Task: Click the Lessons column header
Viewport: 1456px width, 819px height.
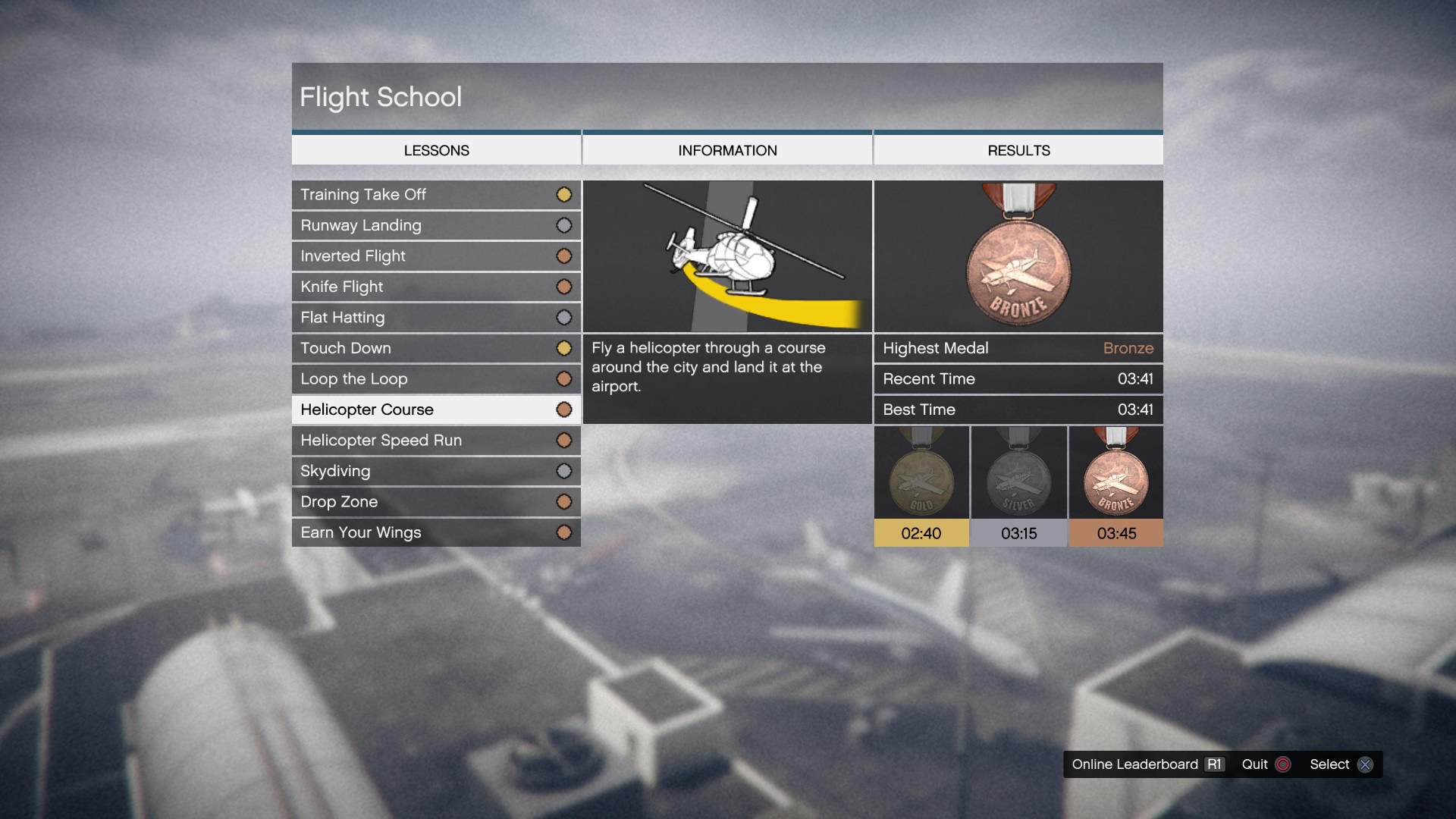Action: 436,150
